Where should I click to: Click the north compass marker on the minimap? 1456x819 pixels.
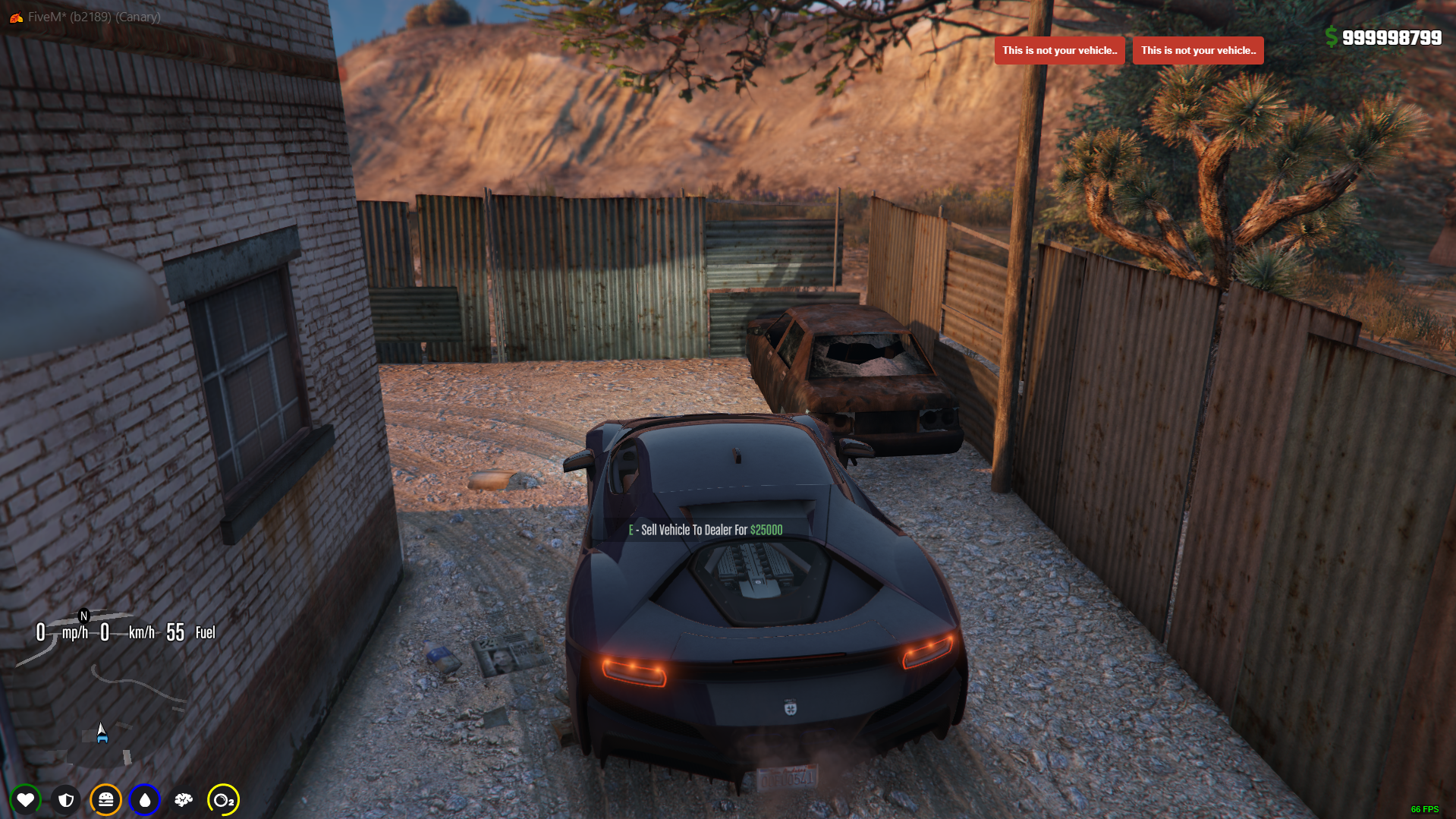click(84, 616)
